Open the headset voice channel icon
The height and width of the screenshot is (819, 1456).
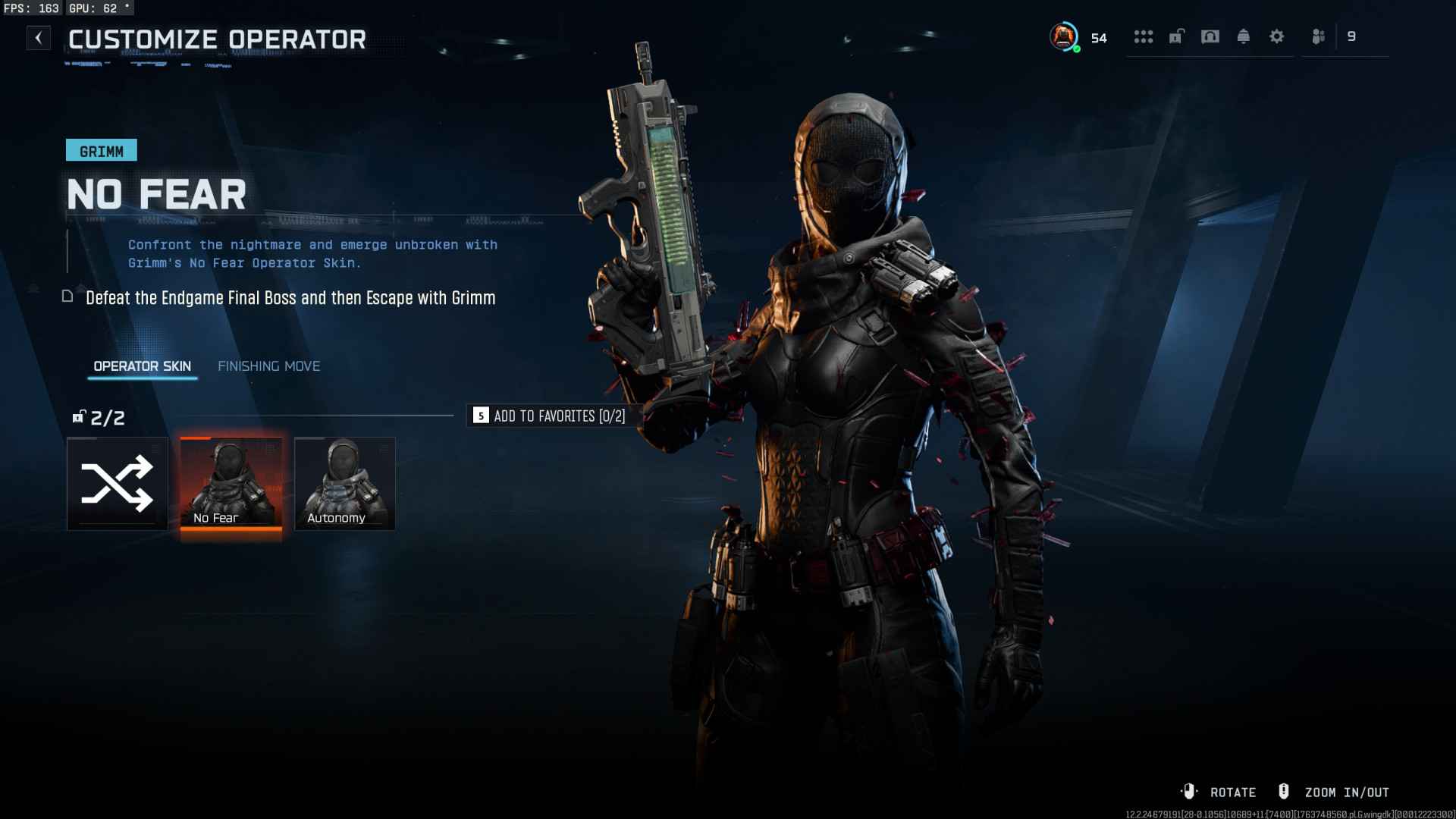point(1210,36)
